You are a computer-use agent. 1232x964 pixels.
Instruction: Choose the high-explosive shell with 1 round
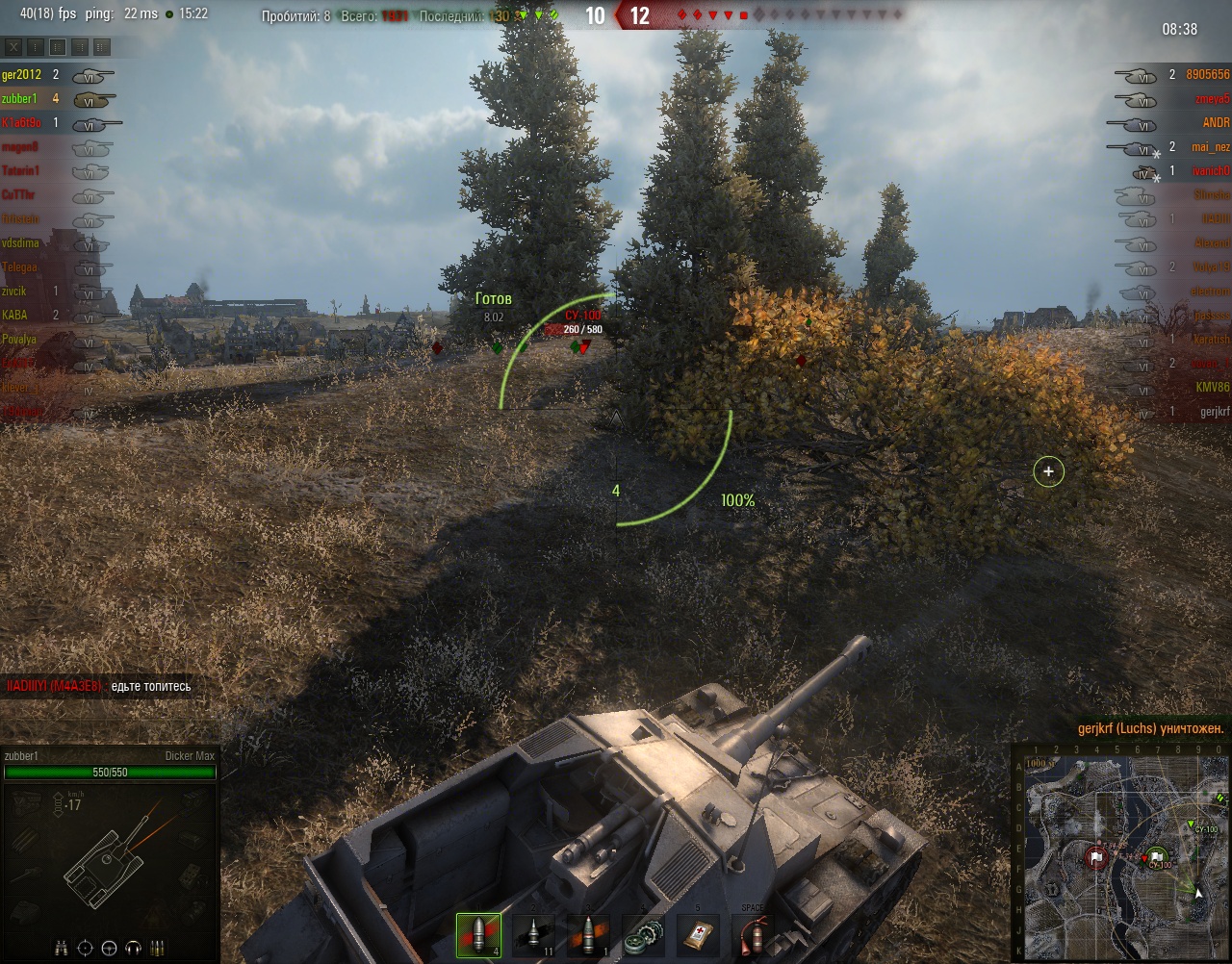(x=588, y=935)
